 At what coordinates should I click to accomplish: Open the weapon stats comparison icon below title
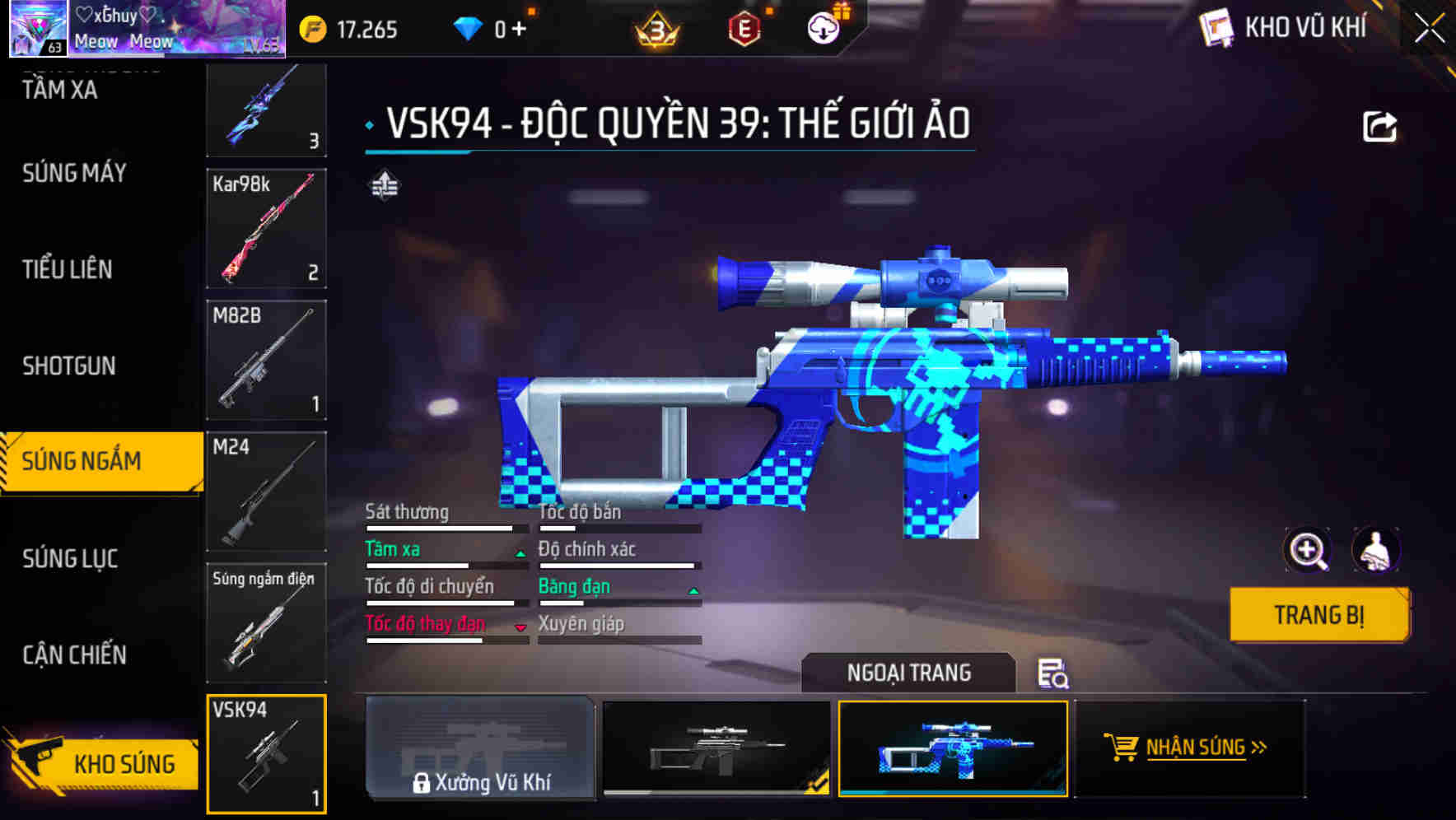[384, 185]
